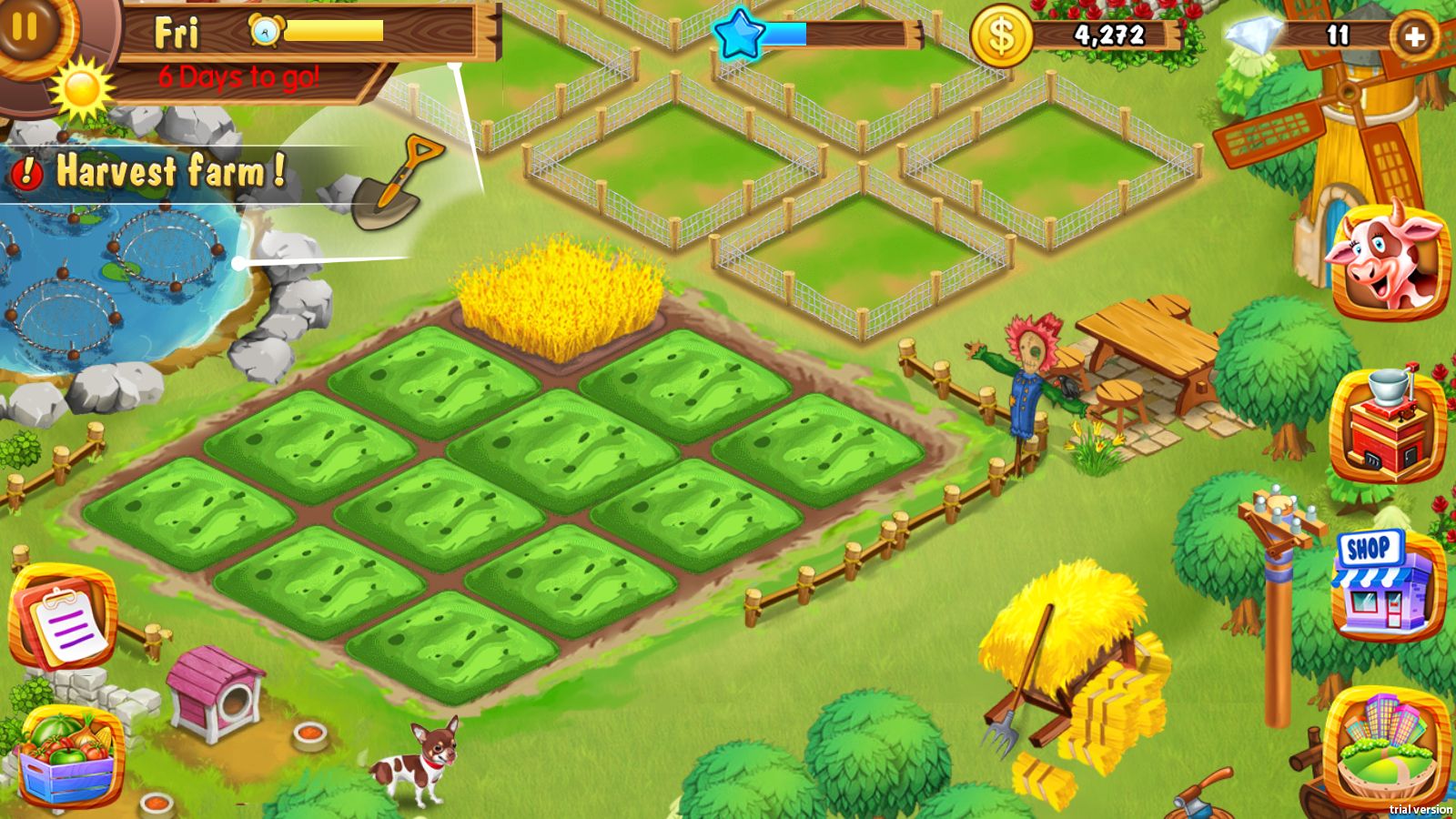The image size is (1456, 819).
Task: Pause the game with the wooden button
Action: coord(25,25)
